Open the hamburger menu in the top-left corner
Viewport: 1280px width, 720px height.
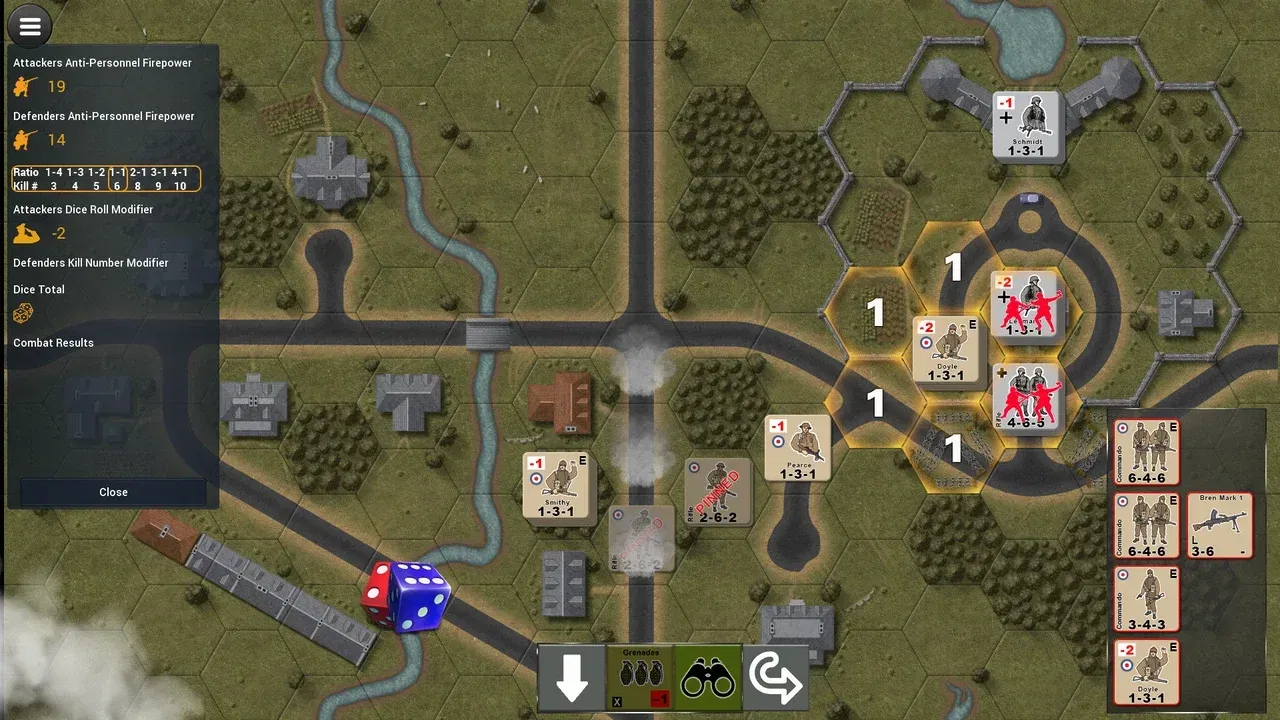coord(29,25)
